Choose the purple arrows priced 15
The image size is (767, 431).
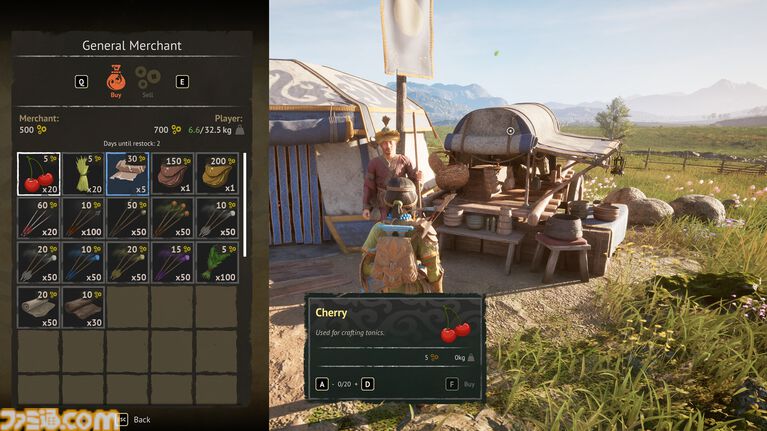172,263
